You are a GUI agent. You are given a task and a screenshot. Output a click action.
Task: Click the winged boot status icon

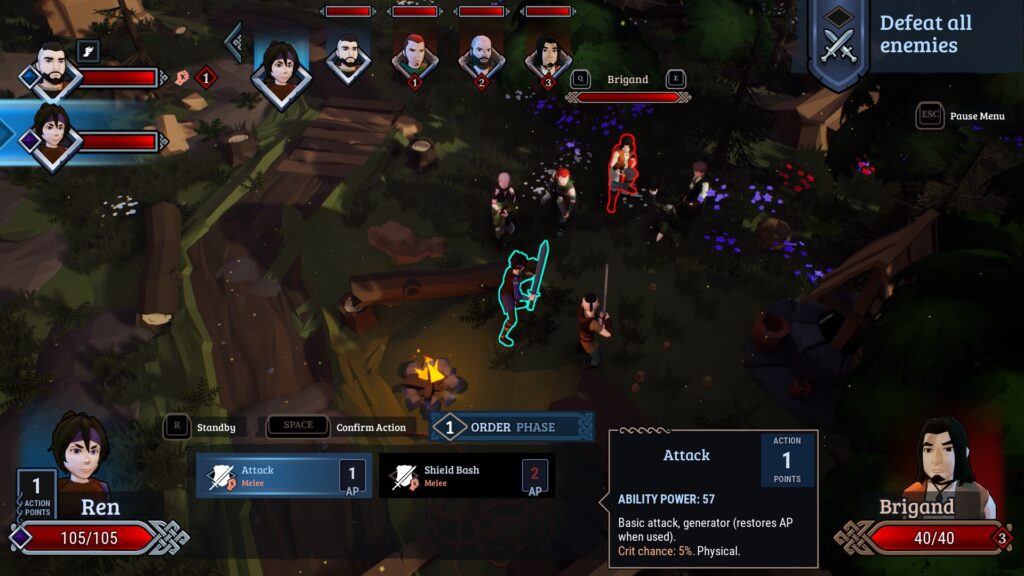[x=88, y=51]
